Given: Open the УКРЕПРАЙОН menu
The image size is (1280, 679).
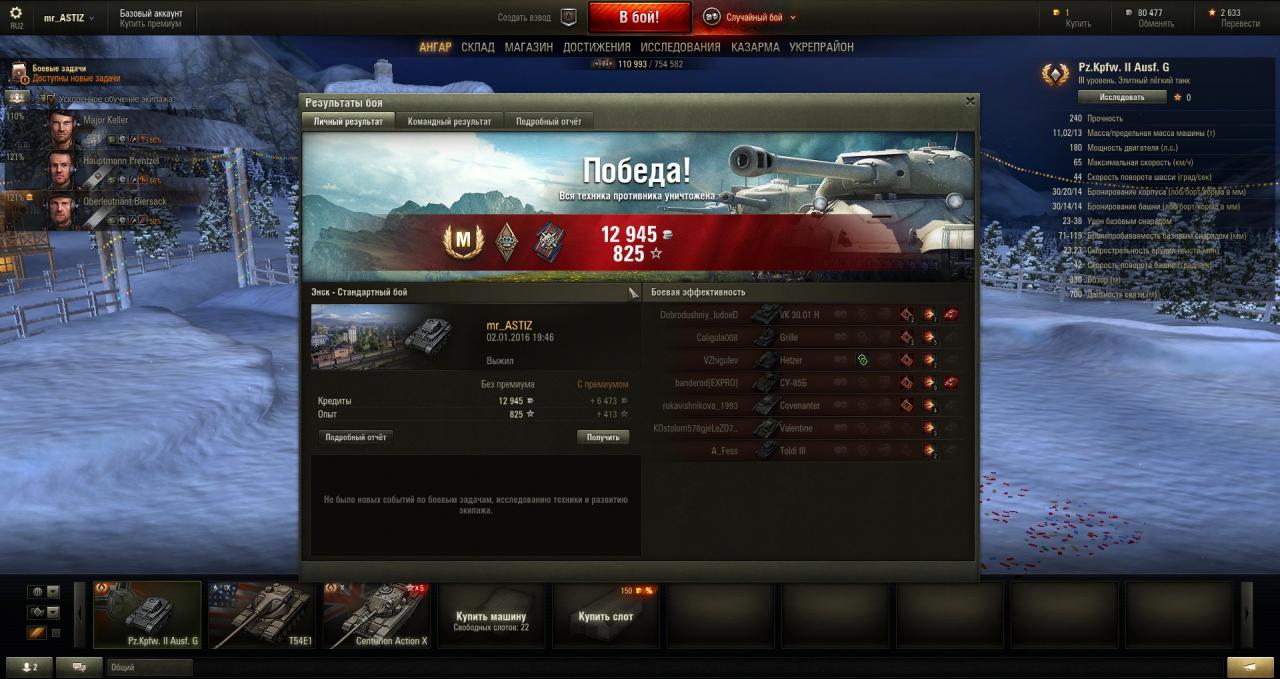Looking at the screenshot, I should (821, 47).
